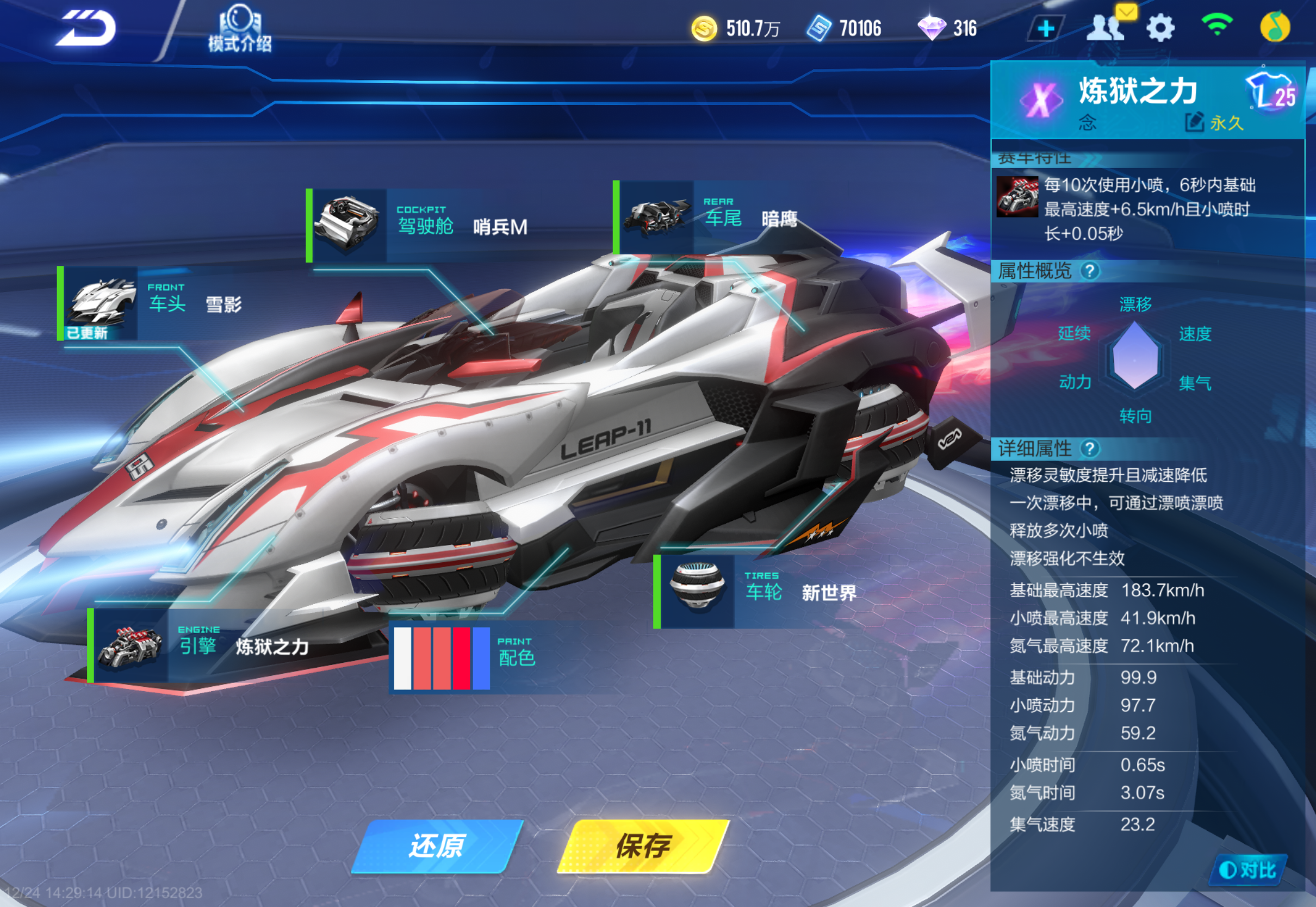The image size is (1316, 907).
Task: Open the yellow music note icon
Action: 1275,27
